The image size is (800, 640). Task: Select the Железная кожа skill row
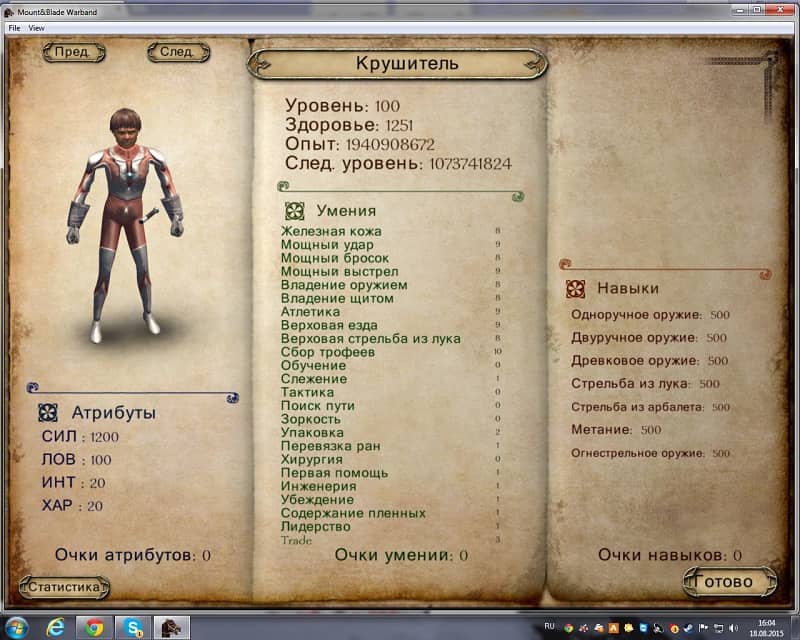331,232
